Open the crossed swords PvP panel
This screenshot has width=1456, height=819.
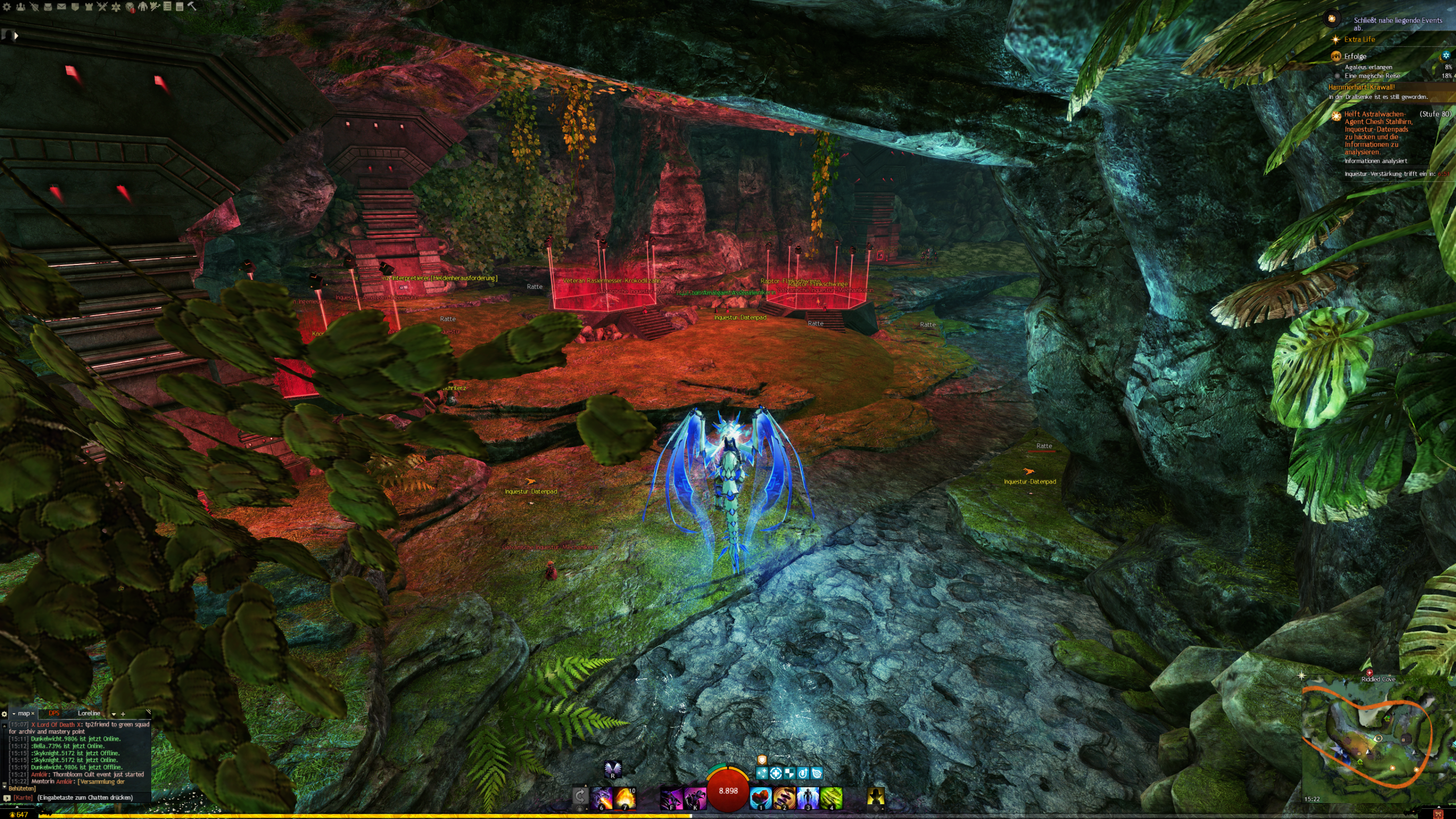[x=102, y=7]
